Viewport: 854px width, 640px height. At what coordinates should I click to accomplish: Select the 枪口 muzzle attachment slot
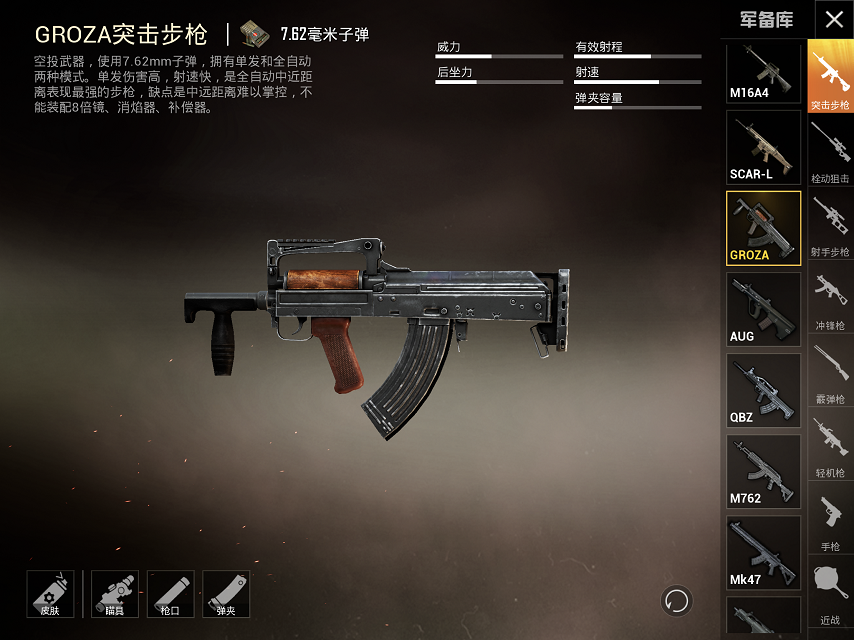(x=170, y=594)
